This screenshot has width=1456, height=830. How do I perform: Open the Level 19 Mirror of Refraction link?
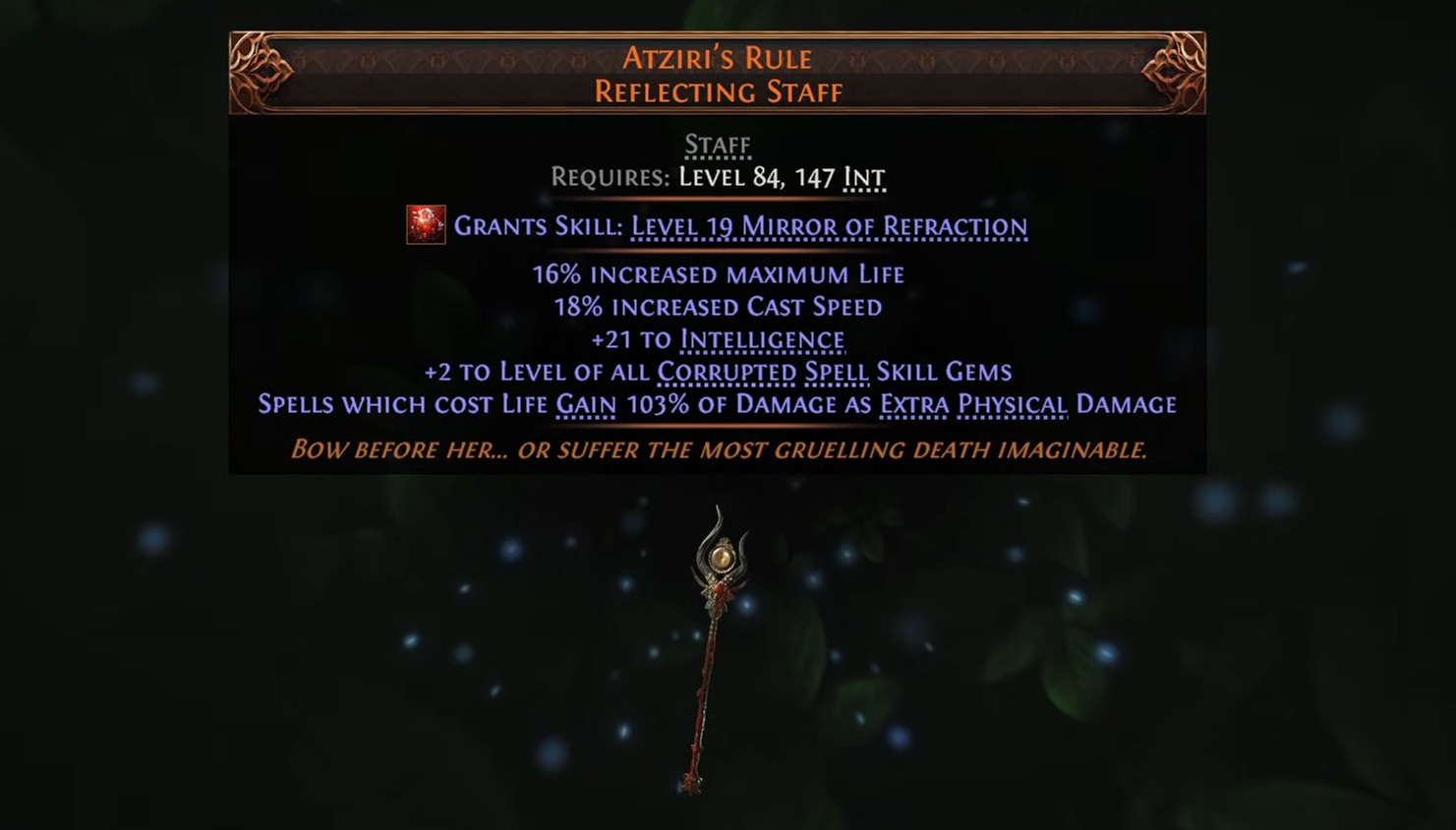click(829, 226)
